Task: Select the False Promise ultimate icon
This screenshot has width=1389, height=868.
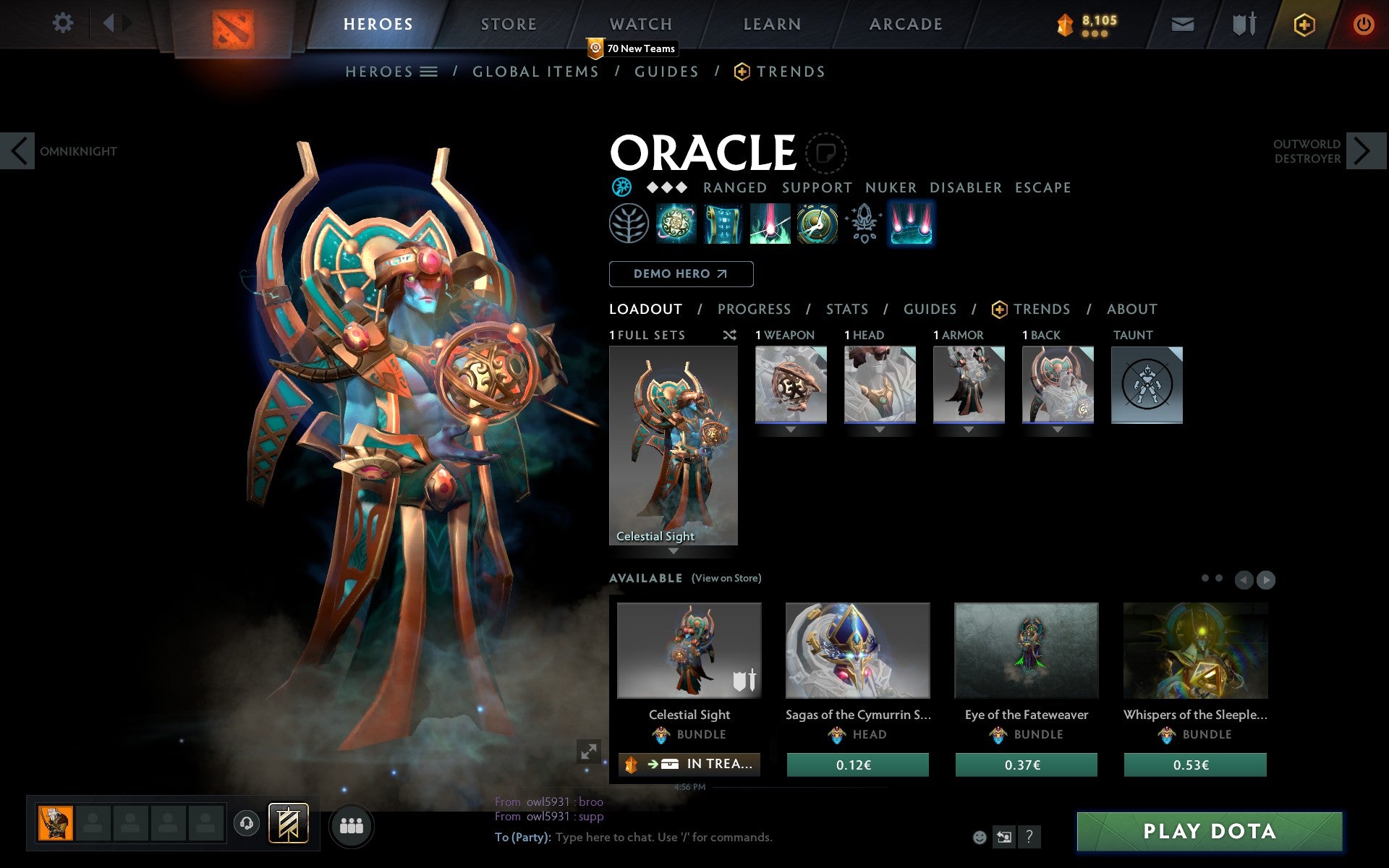Action: 816,224
